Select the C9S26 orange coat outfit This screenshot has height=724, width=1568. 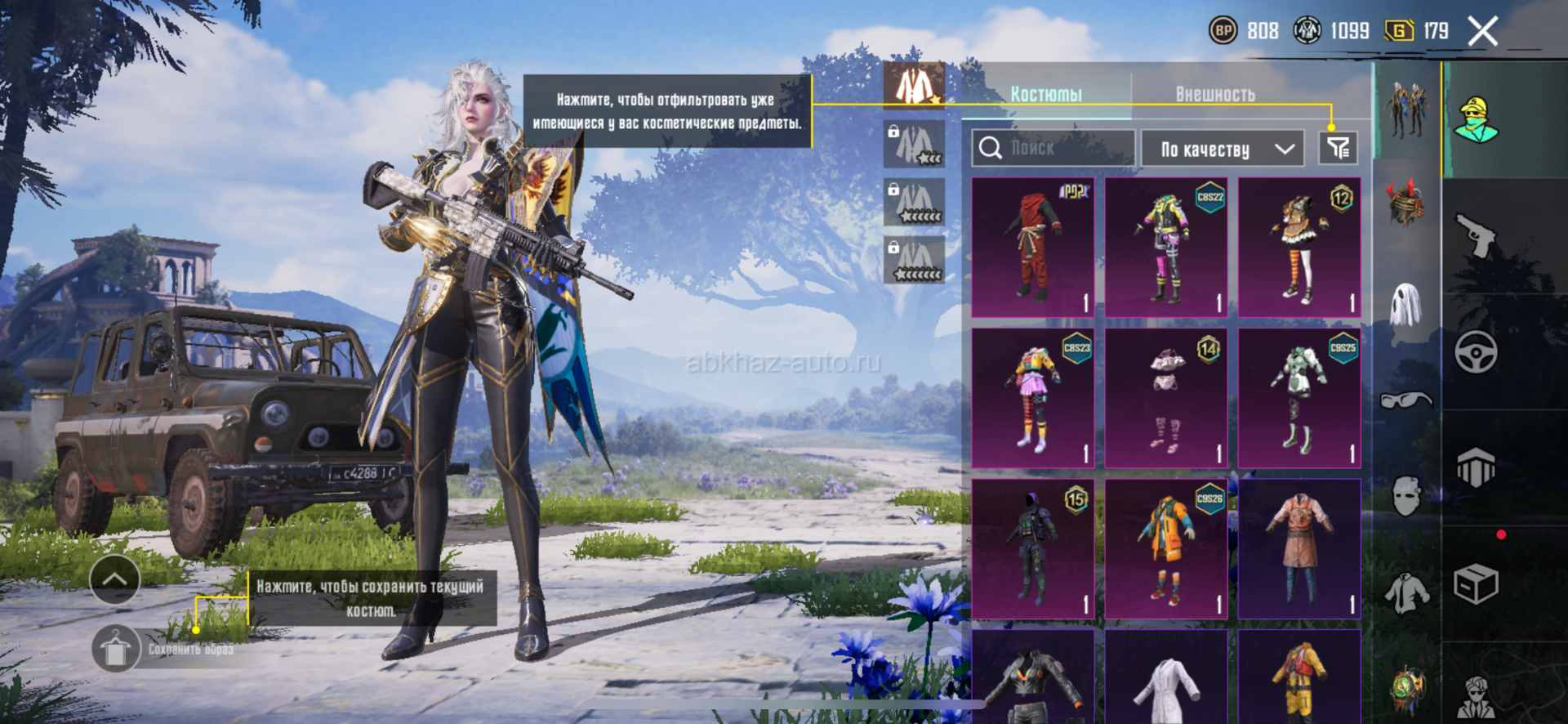point(1166,549)
